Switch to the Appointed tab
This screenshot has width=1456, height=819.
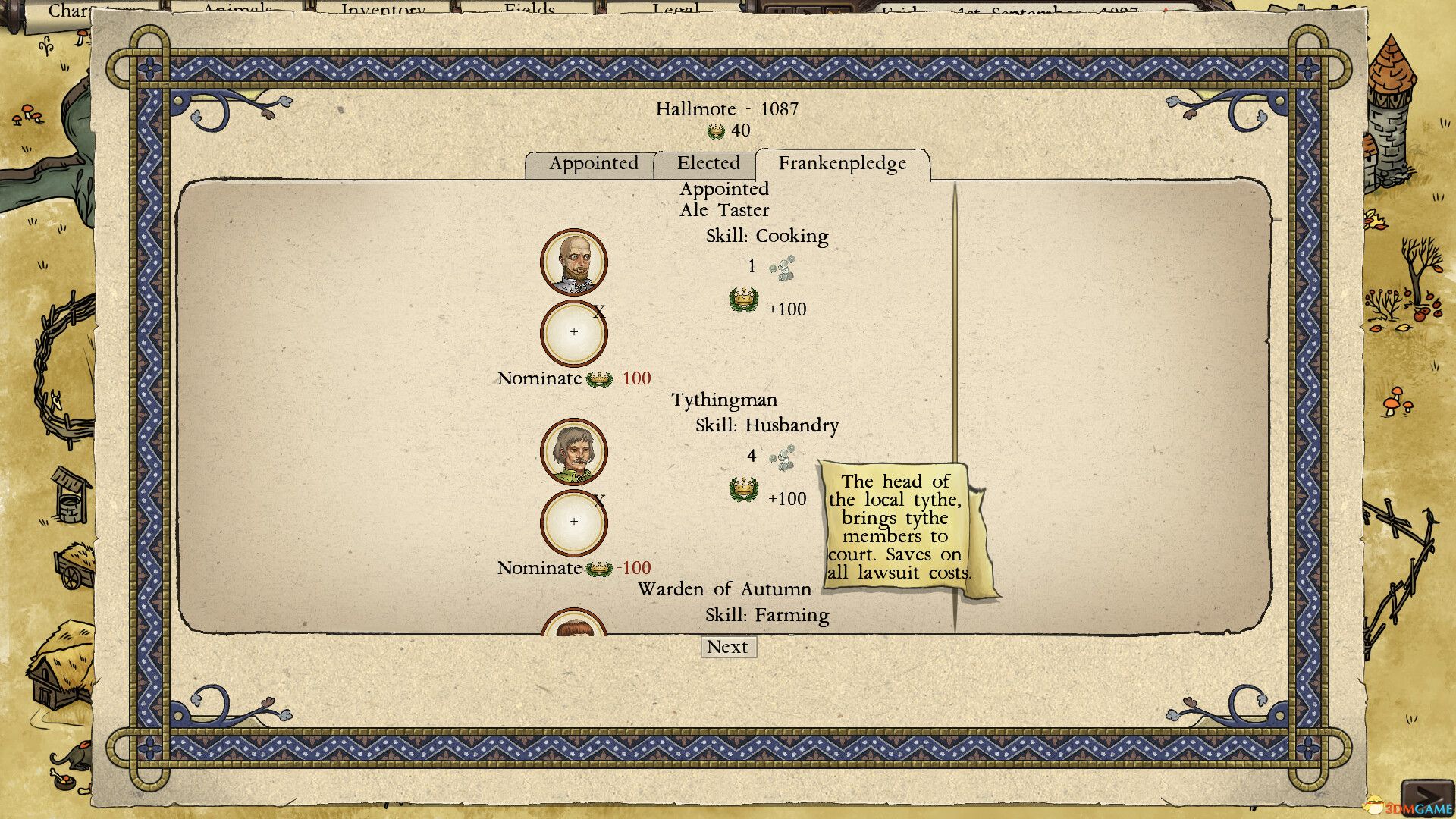[x=593, y=164]
